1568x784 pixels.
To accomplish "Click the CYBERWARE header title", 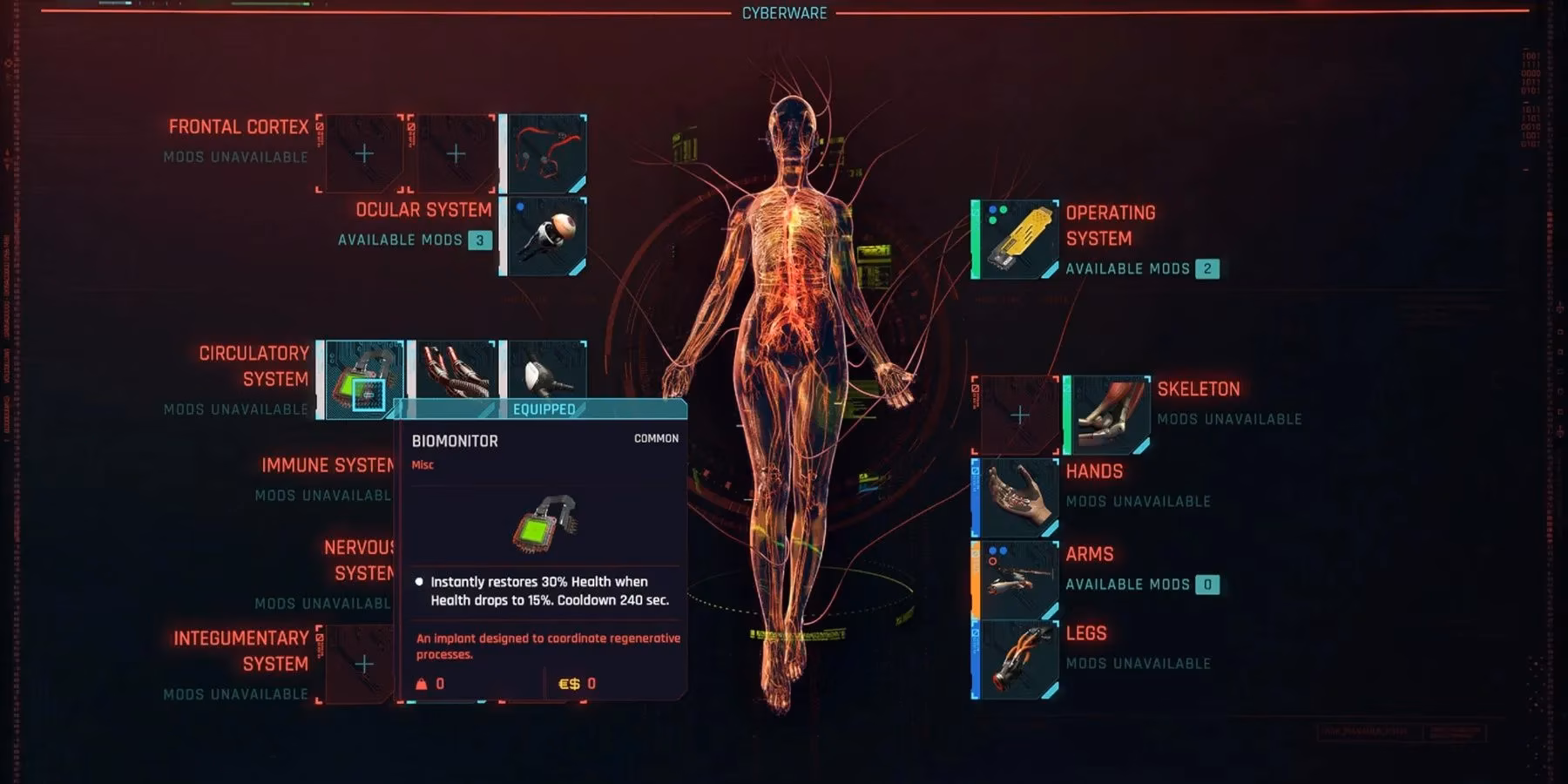I will 783,13.
